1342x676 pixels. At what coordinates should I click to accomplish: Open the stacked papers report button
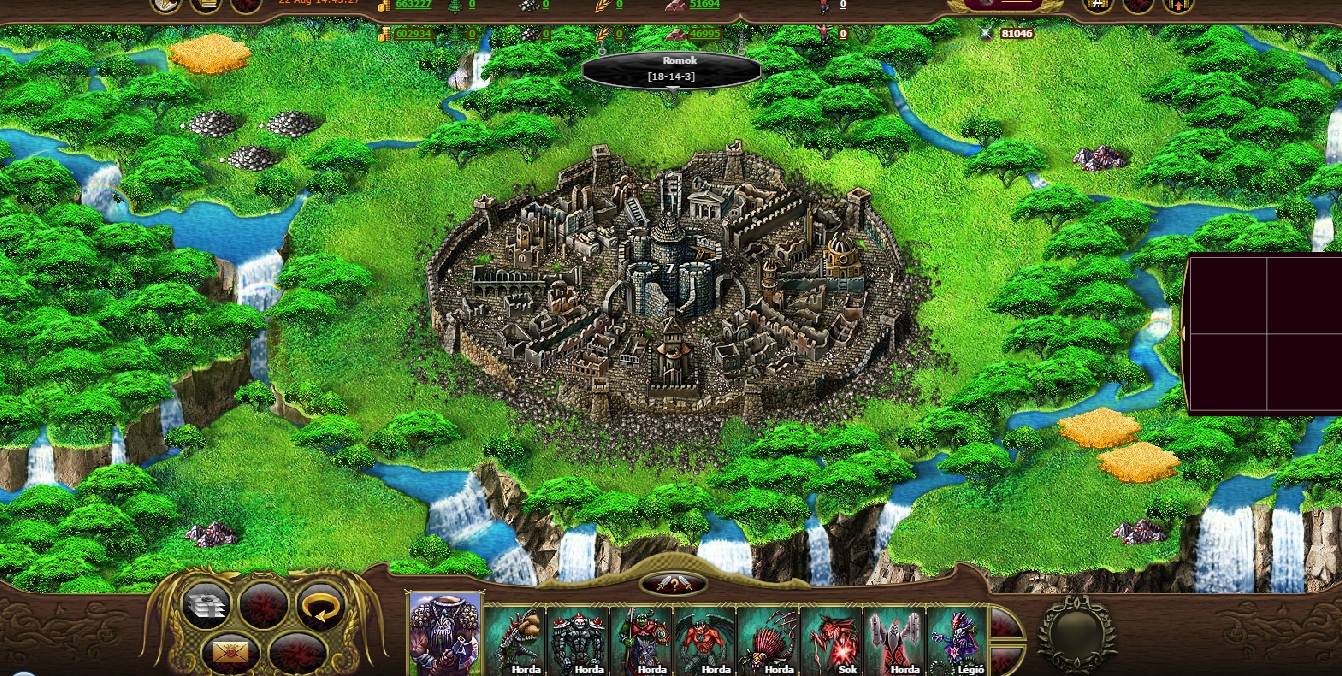(206, 606)
